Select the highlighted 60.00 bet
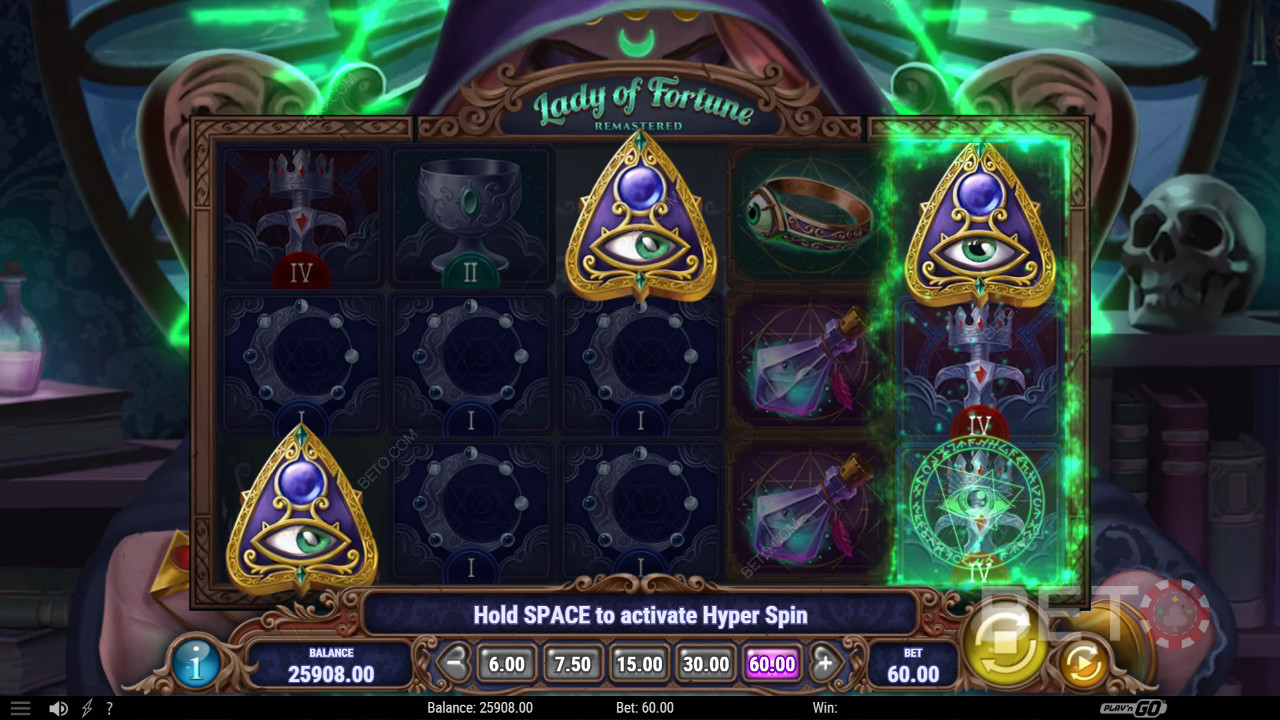1280x720 pixels. coord(772,664)
